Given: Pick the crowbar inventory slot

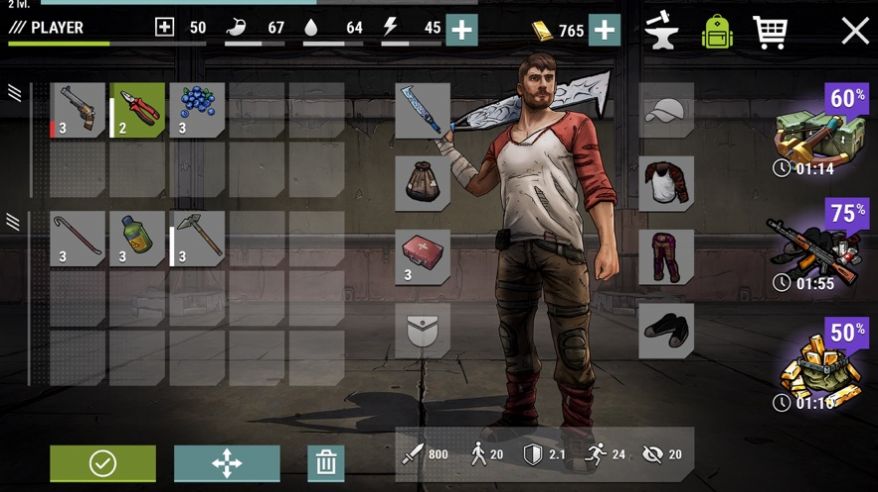Looking at the screenshot, I should pos(77,238).
